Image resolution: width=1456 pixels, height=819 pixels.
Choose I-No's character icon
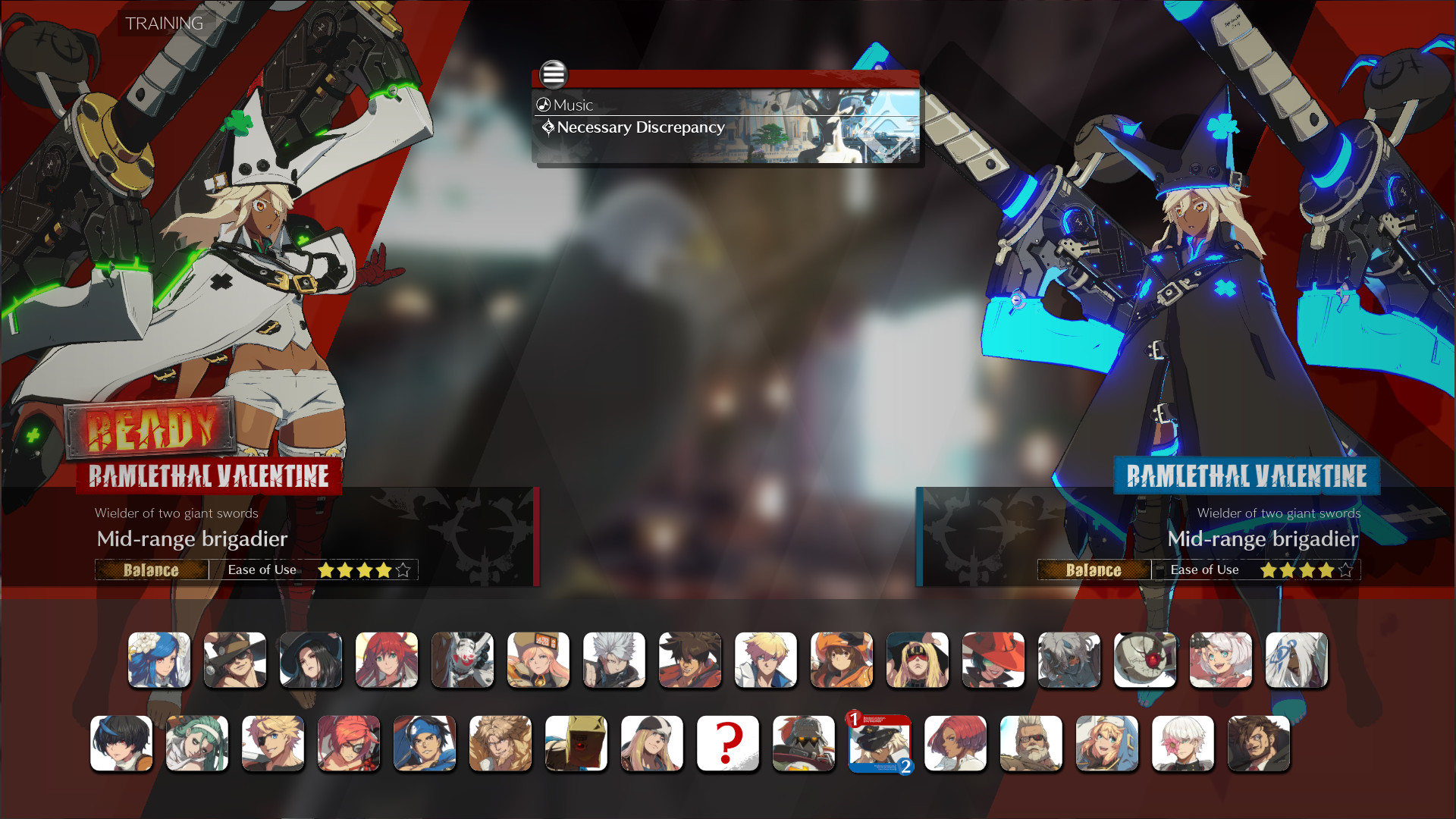pos(993,660)
